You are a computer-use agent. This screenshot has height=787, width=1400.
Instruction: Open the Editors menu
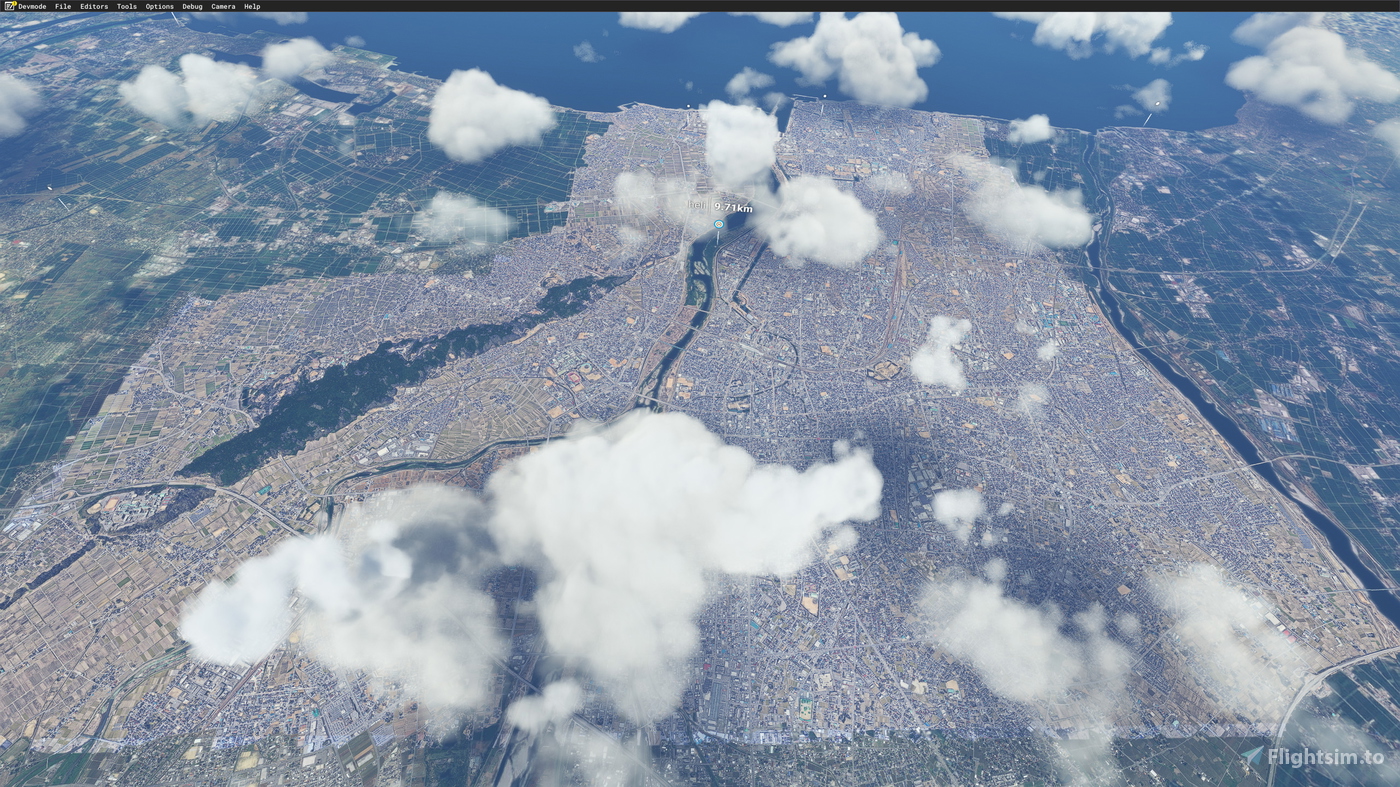[x=92, y=6]
